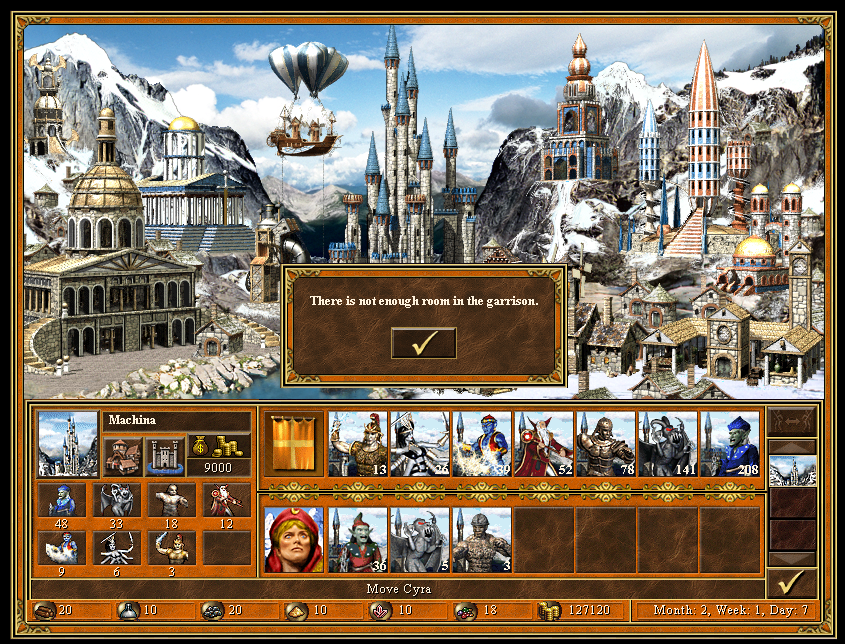This screenshot has height=644, width=845.
Task: Select the garrison stack of 13 troops
Action: pyautogui.click(x=358, y=444)
